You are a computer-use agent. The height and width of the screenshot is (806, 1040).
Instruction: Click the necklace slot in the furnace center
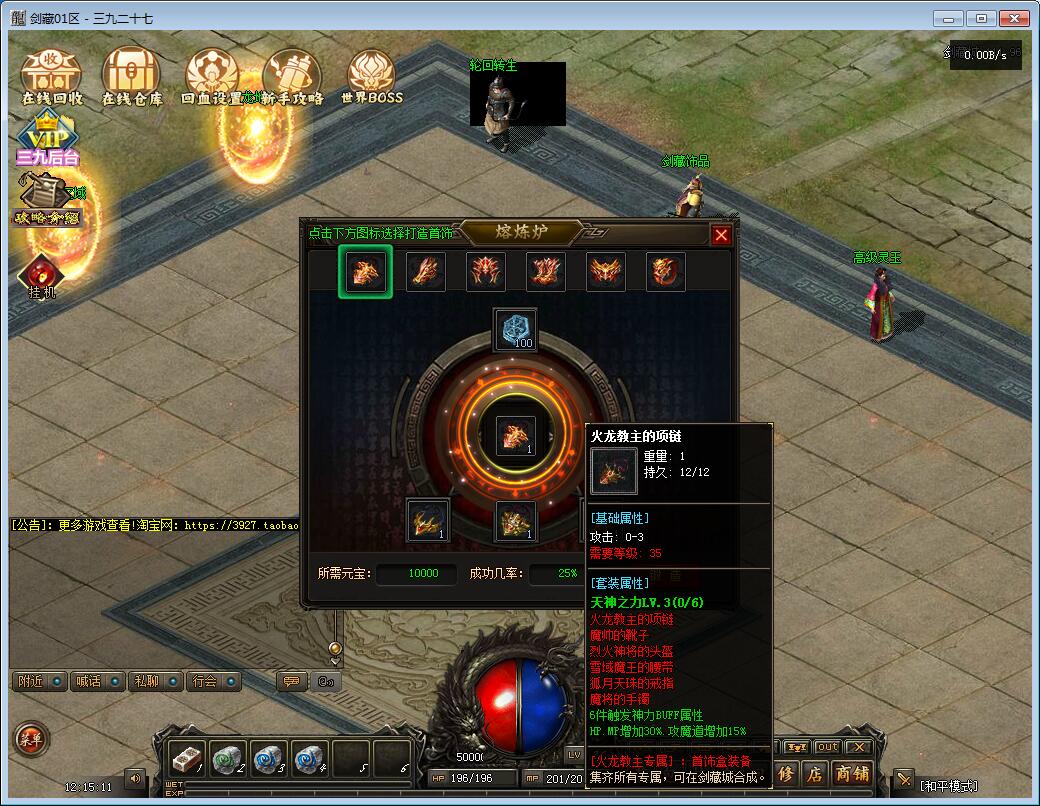point(516,437)
